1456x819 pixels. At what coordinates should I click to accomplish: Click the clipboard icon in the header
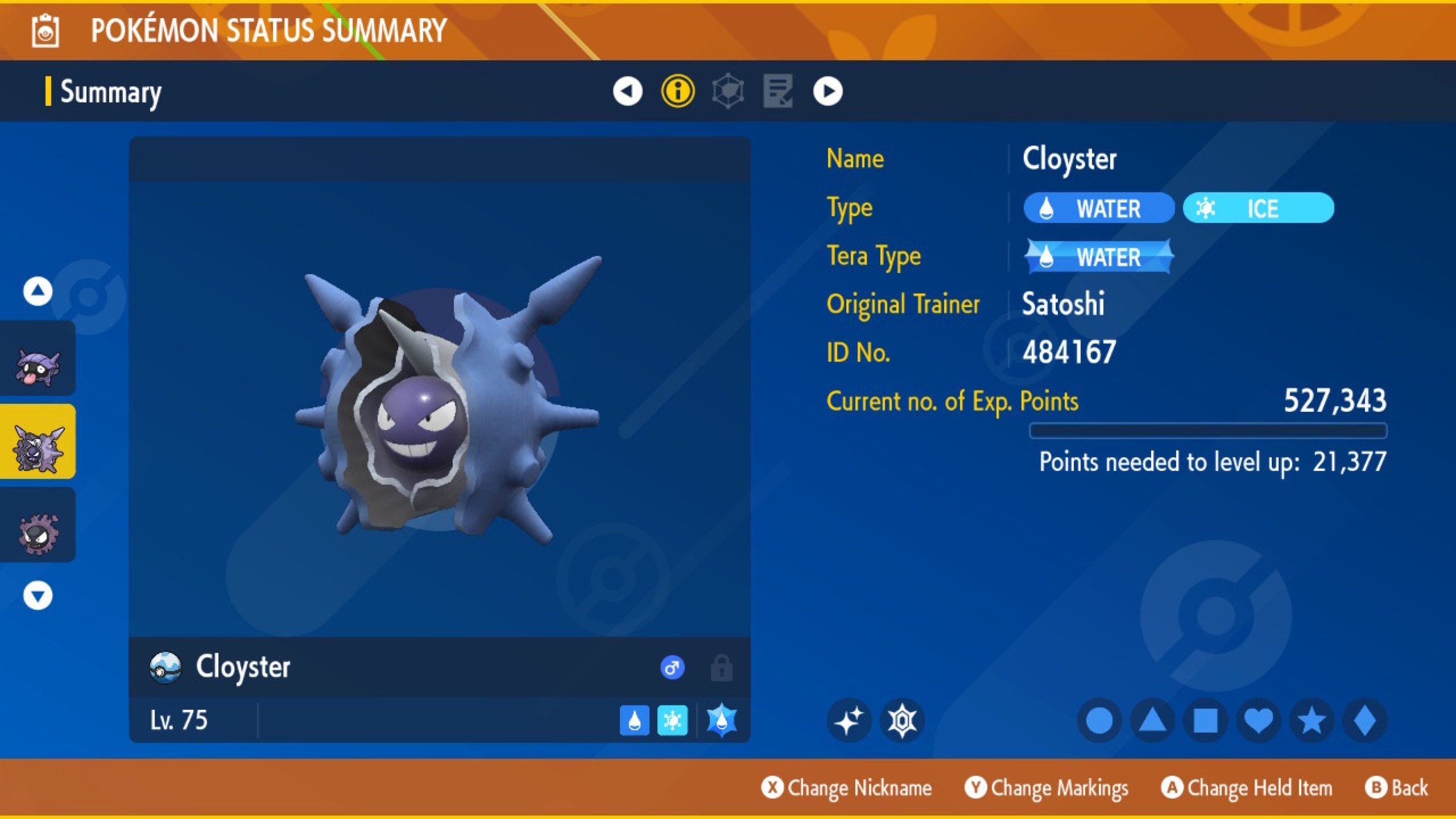(44, 31)
